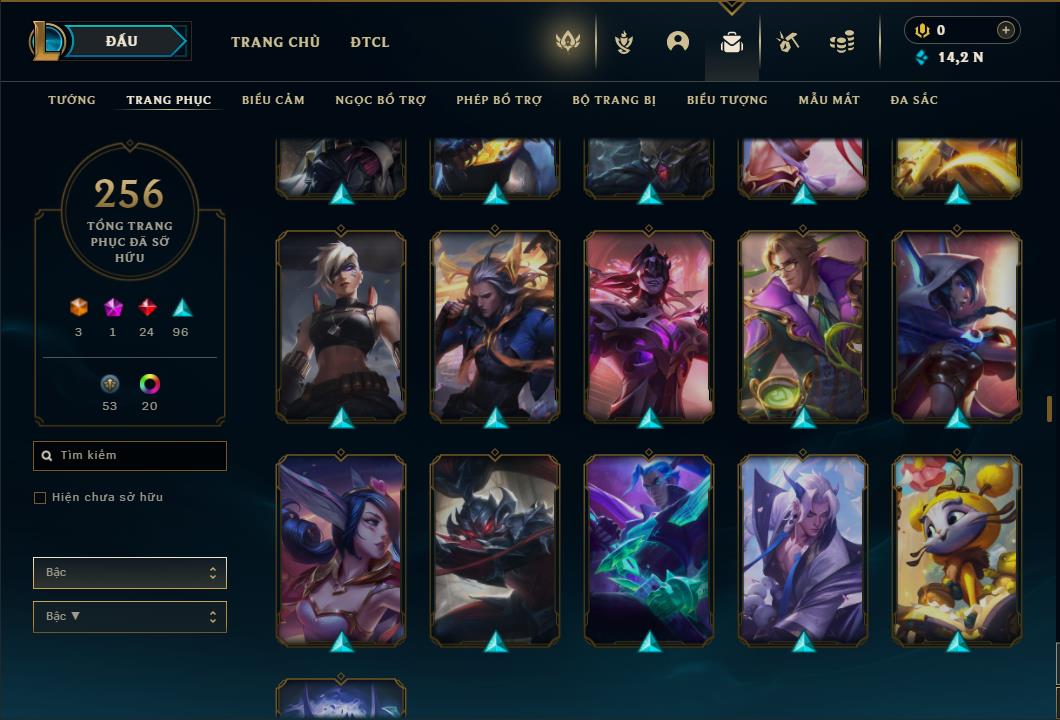Switch to the ĐA SẮC tab
This screenshot has width=1060, height=720.
[x=914, y=100]
